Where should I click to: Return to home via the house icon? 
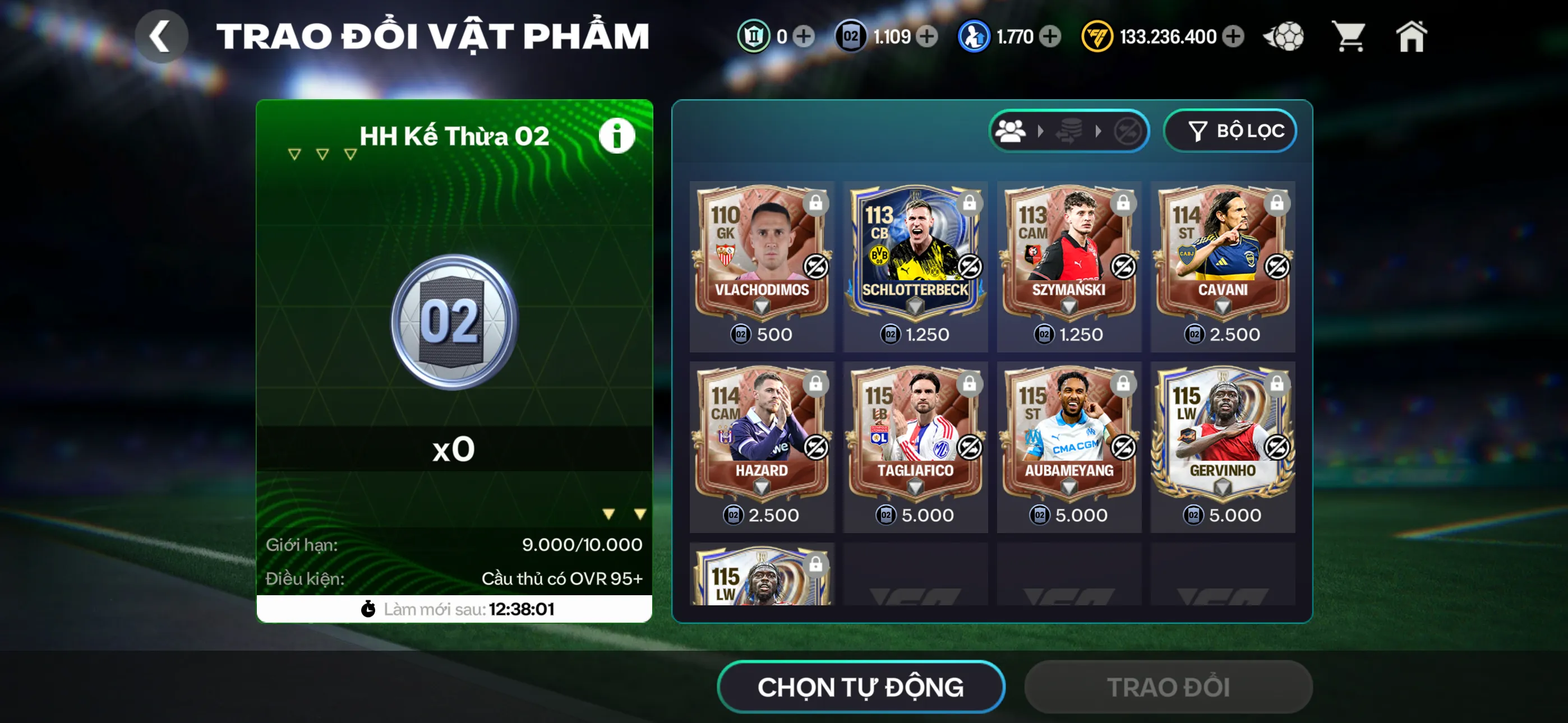tap(1412, 36)
